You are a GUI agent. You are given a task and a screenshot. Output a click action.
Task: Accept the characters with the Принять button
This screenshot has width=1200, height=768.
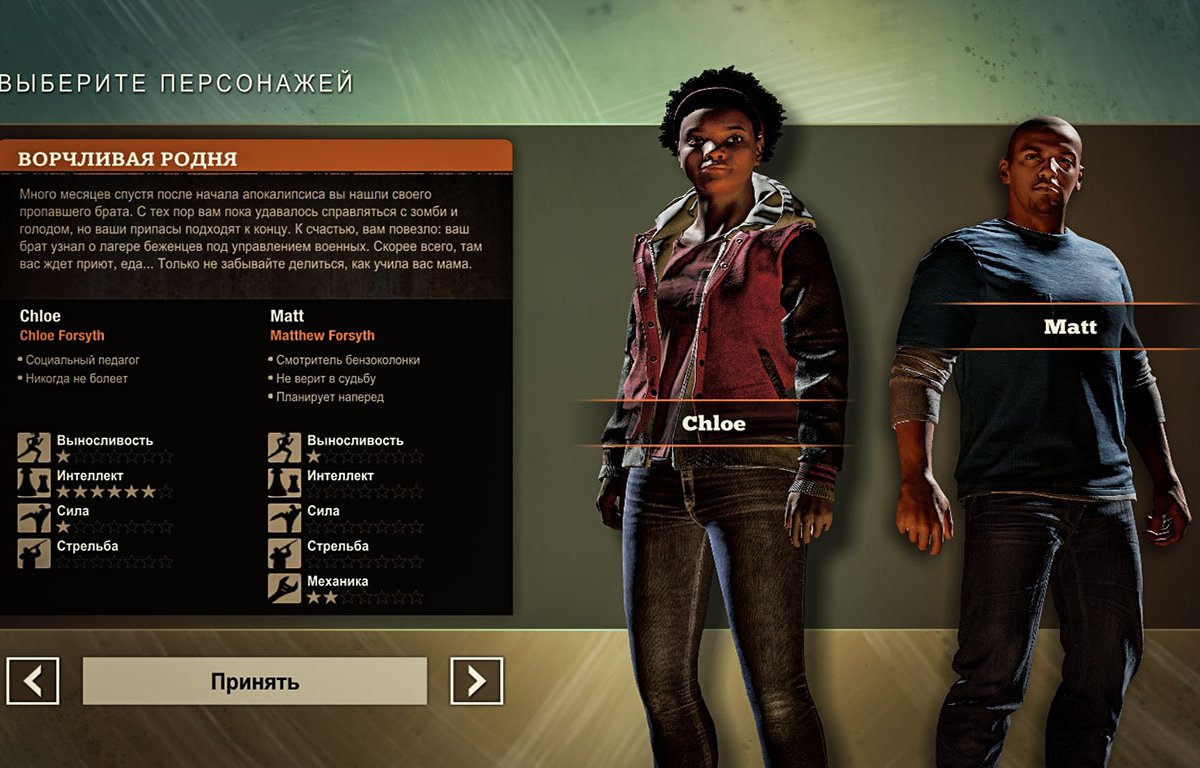[254, 681]
